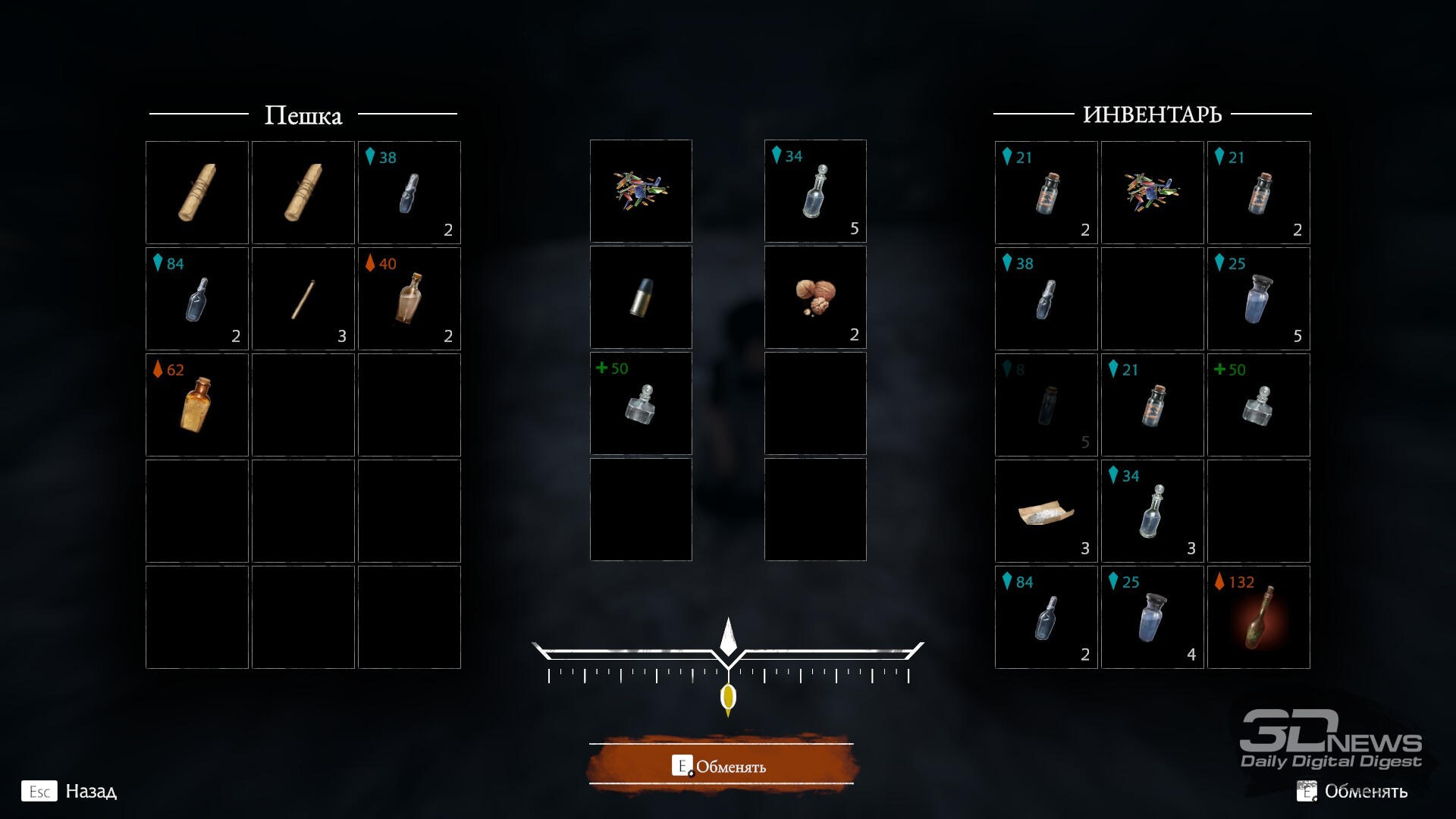The width and height of the screenshot is (1456, 819).
Task: Click the colorful beads in the ИНВЕНТАРЬ panel
Action: (x=1152, y=193)
